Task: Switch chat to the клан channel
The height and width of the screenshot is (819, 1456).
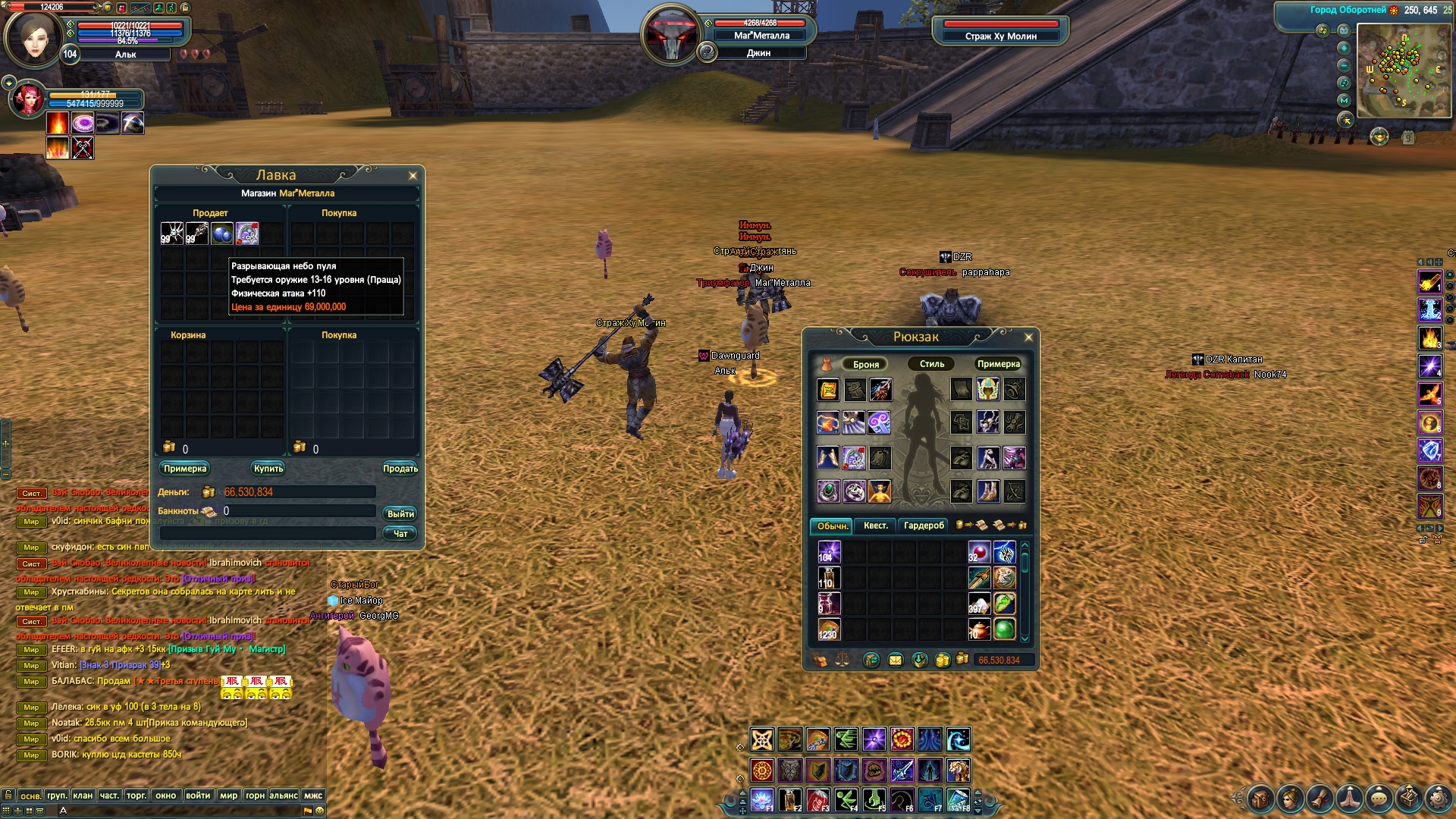Action: (83, 795)
